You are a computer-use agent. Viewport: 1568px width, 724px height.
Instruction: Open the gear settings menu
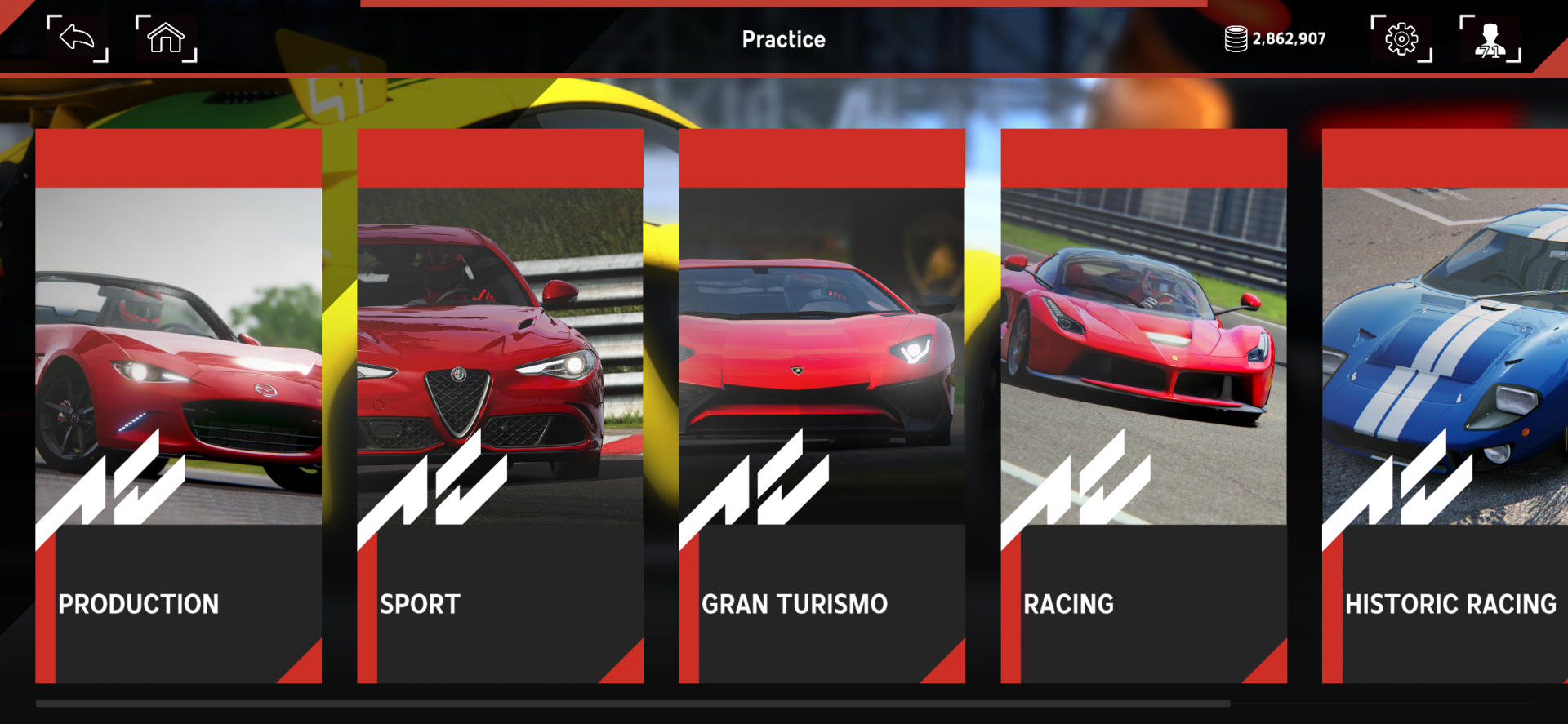point(1401,38)
